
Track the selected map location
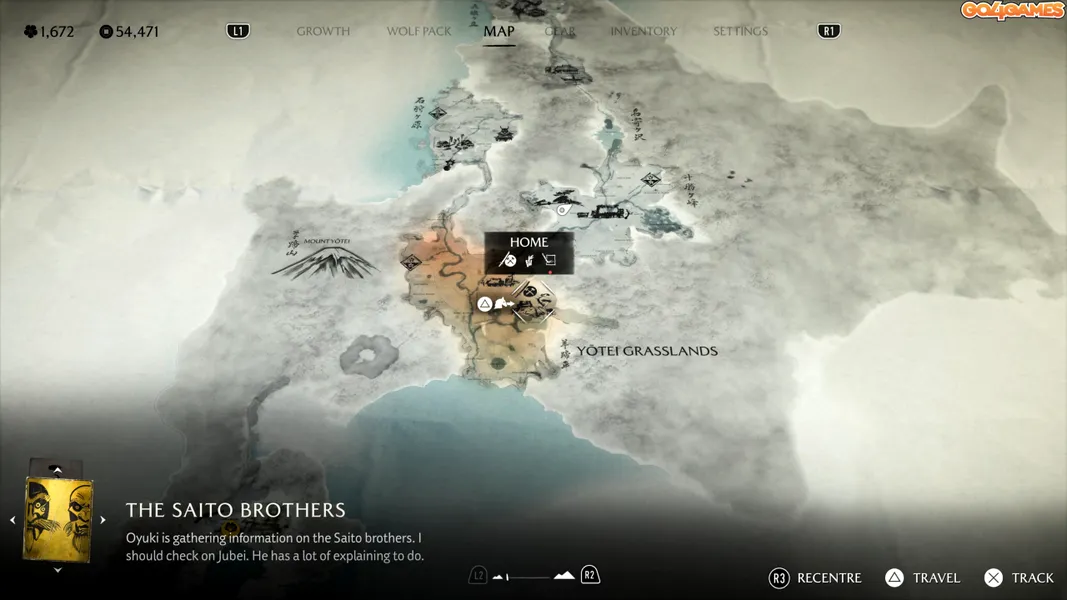[x=1019, y=578]
